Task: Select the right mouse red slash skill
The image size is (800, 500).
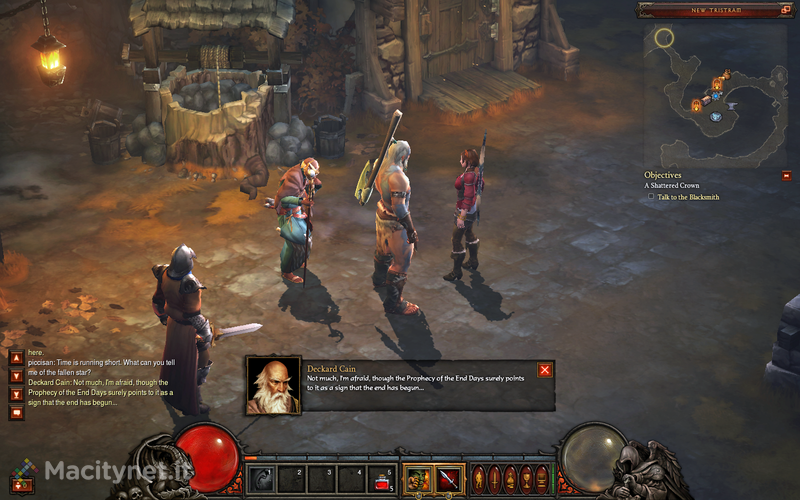Action: (447, 478)
